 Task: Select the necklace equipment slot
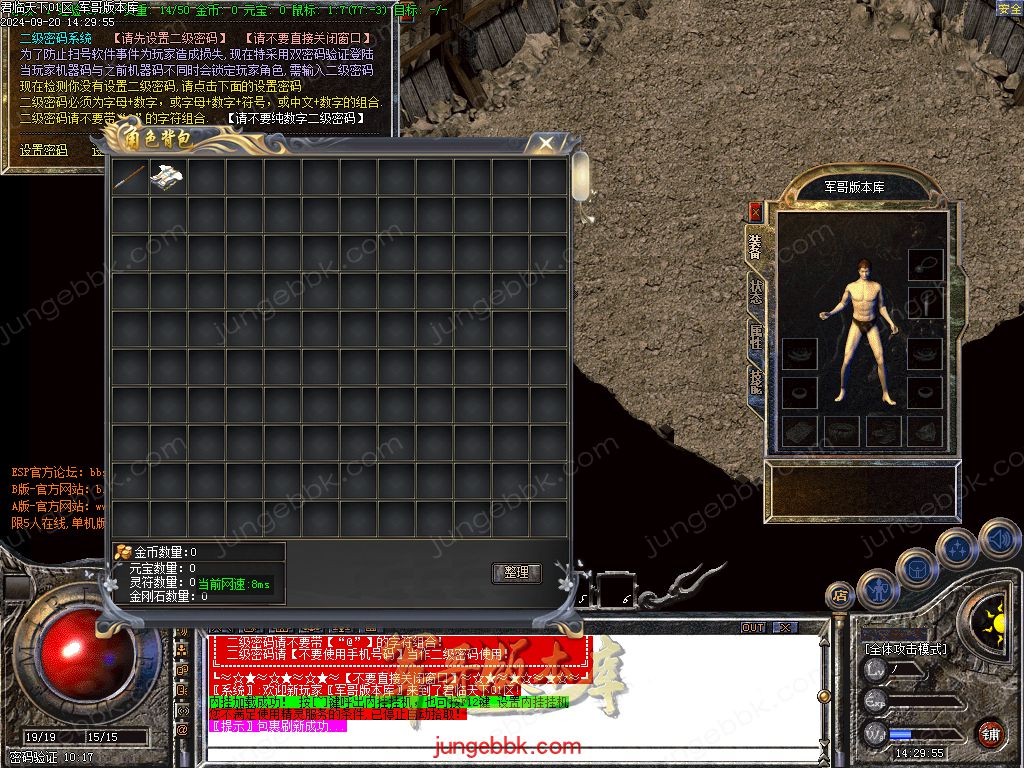(x=925, y=264)
